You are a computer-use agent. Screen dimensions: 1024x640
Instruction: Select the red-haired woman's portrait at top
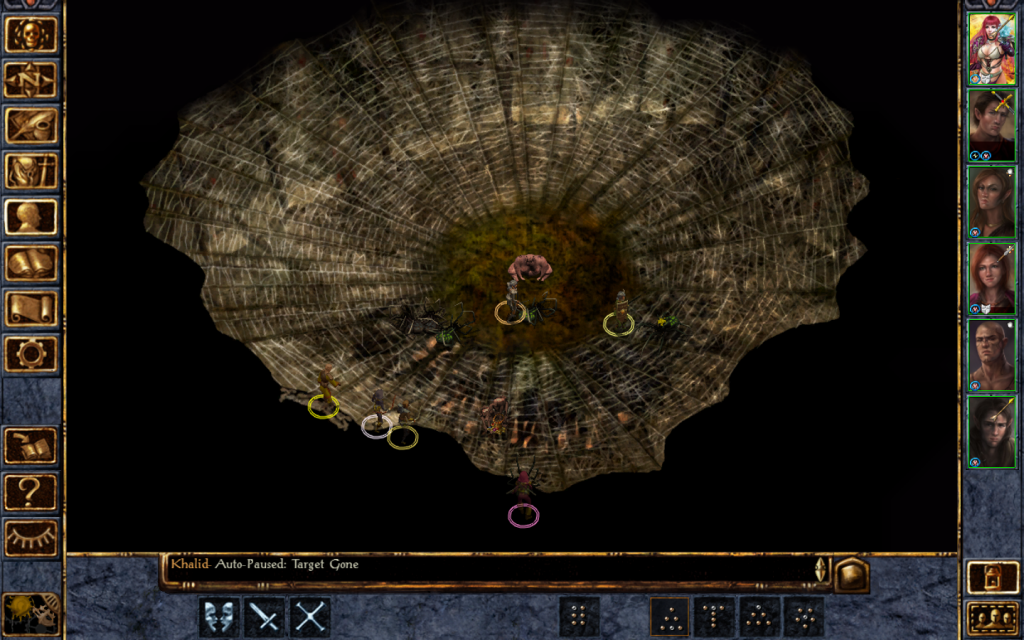click(x=991, y=48)
